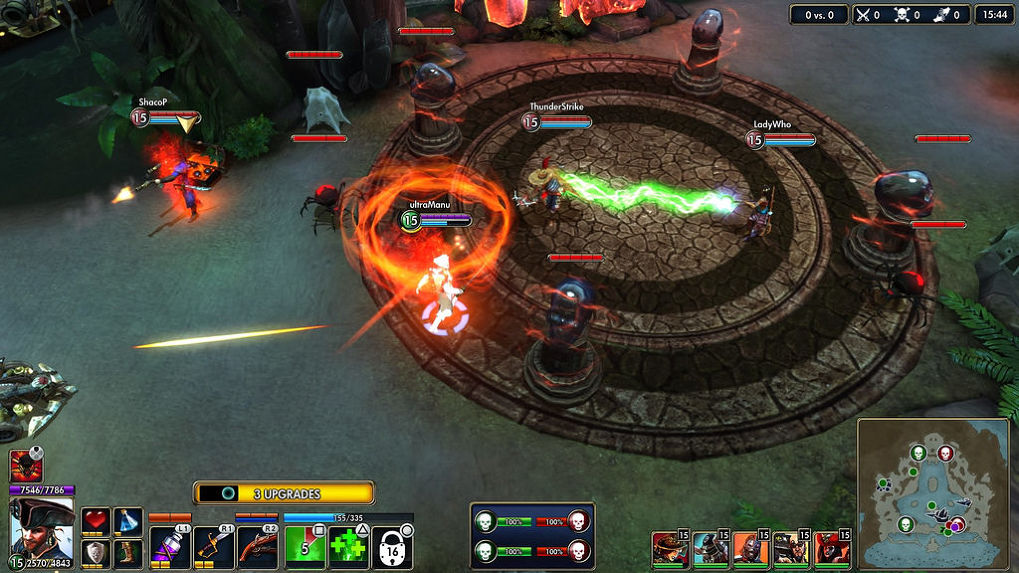Click the red heart upgrade slot

(x=96, y=520)
